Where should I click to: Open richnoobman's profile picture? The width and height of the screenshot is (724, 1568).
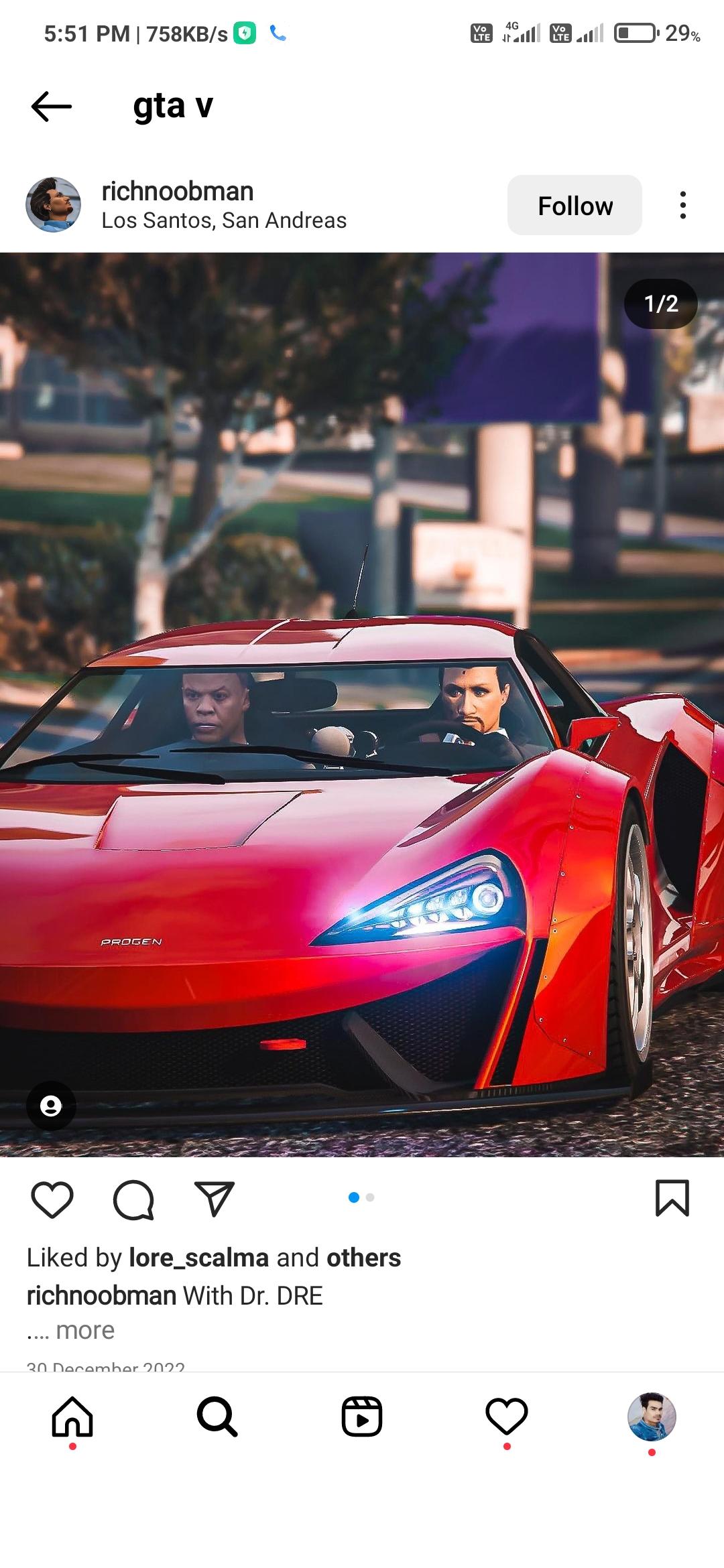pyautogui.click(x=54, y=205)
